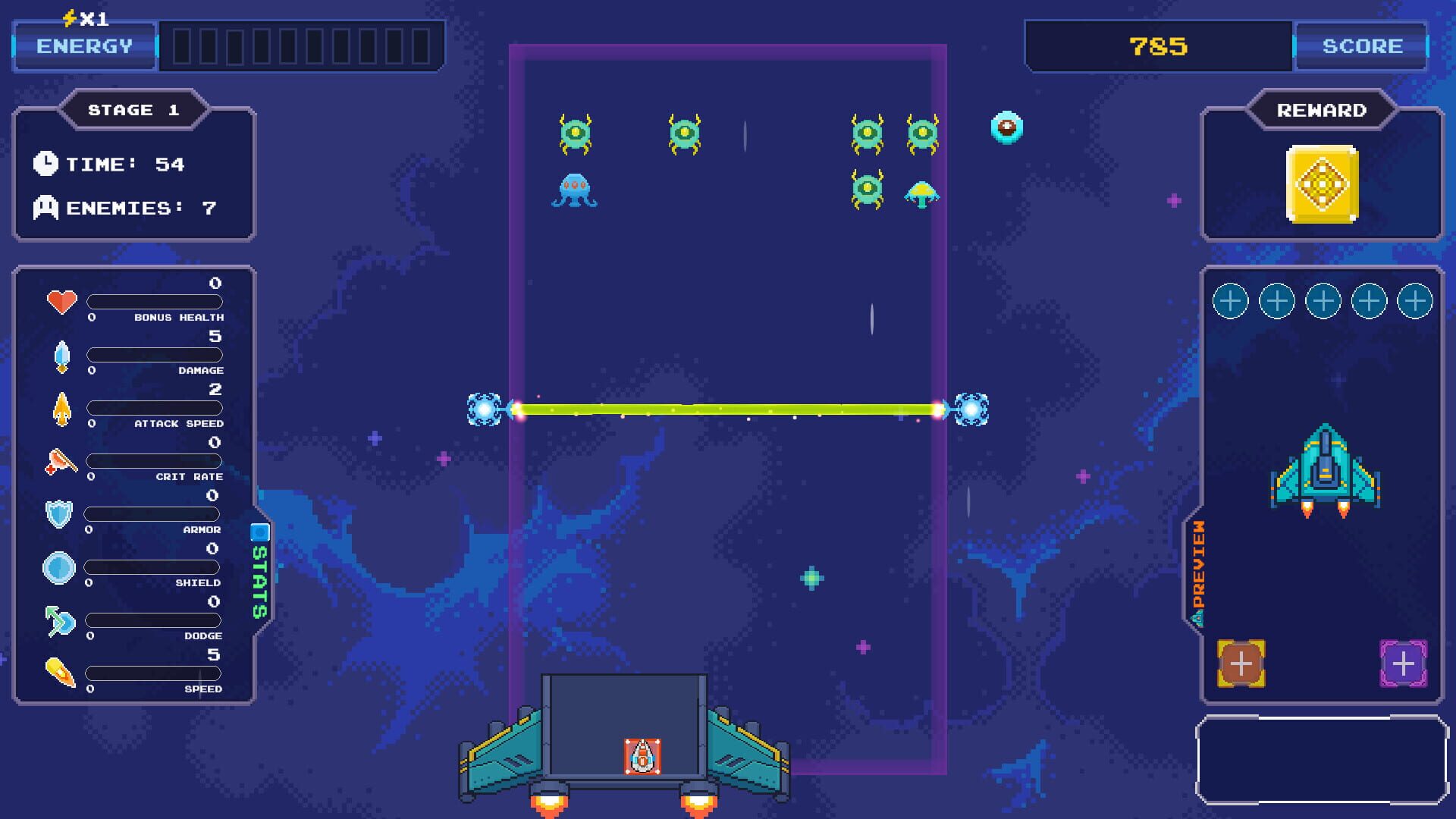Expand the STATS side tab
The width and height of the screenshot is (1456, 819).
coord(259,573)
